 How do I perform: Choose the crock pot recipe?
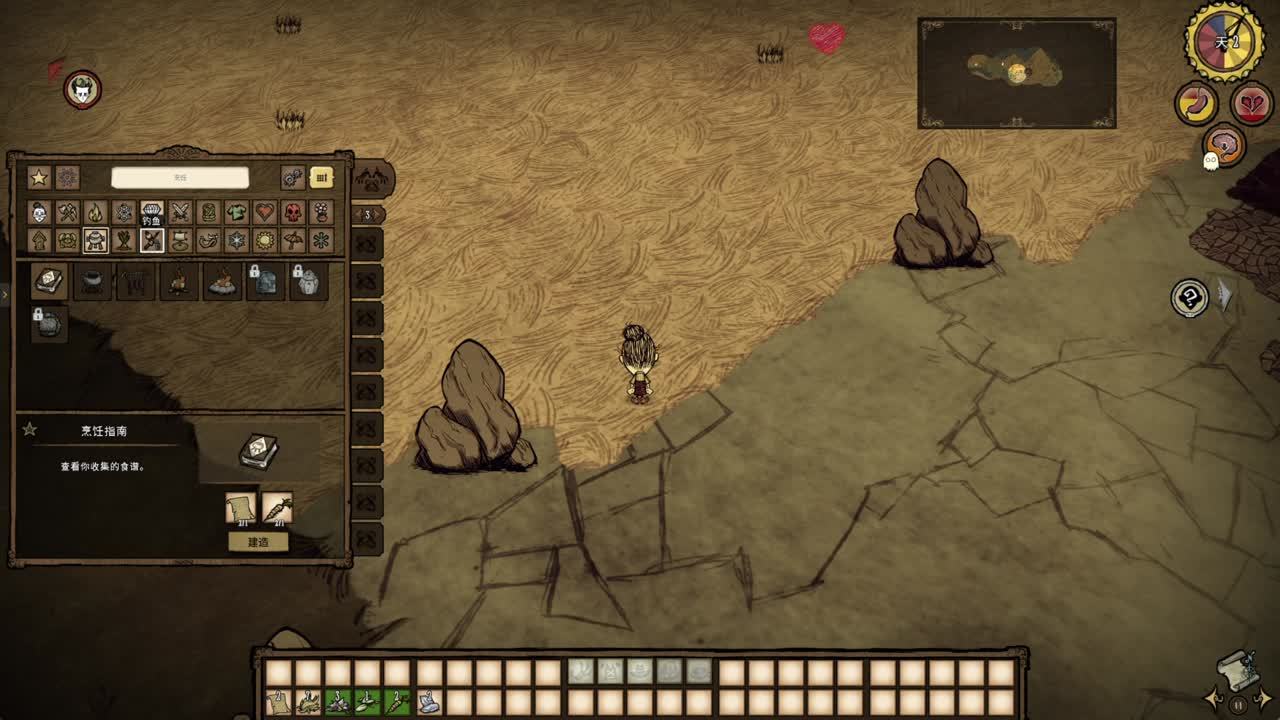(92, 283)
